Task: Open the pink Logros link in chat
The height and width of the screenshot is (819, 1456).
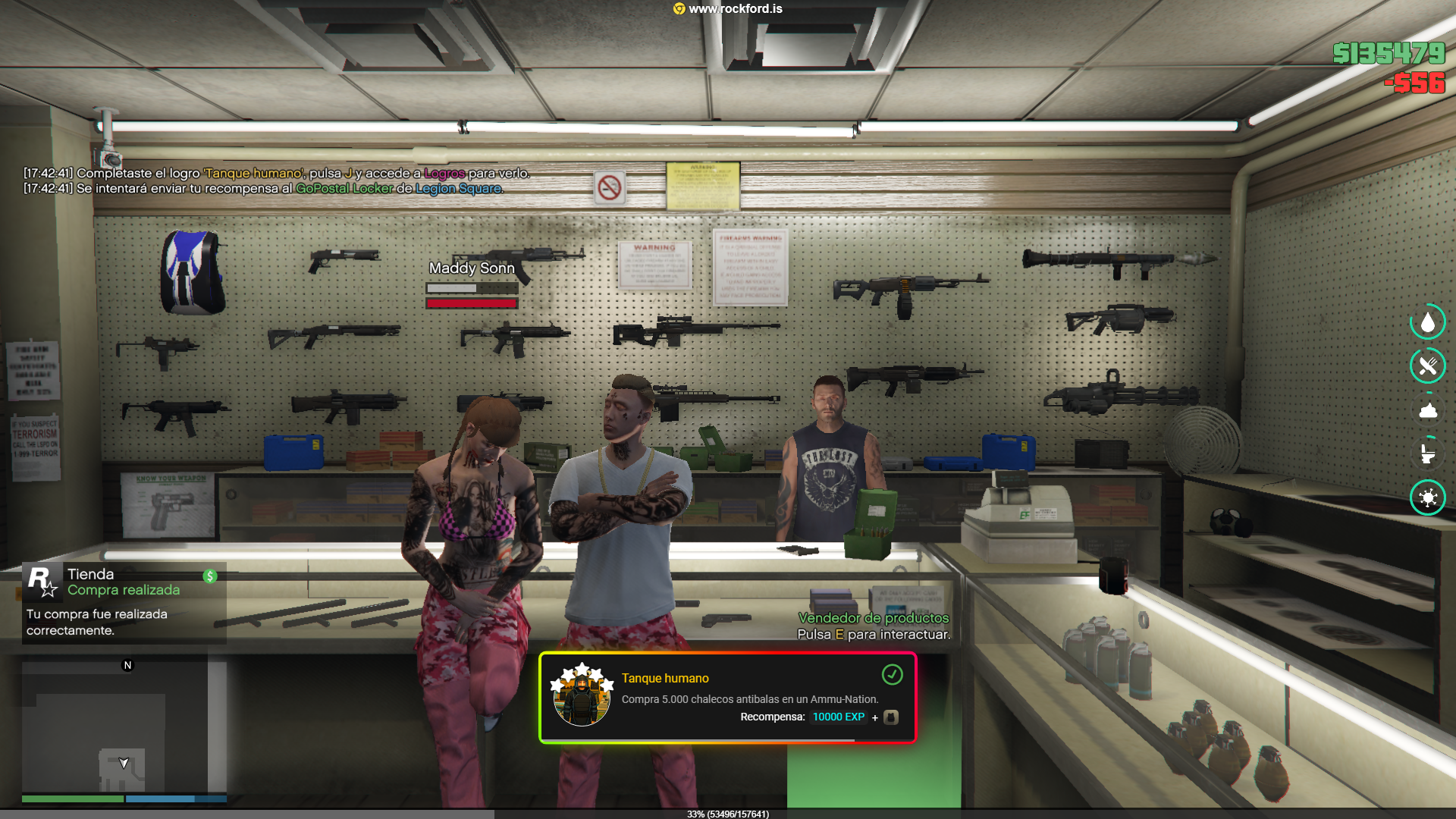Action: pos(444,174)
